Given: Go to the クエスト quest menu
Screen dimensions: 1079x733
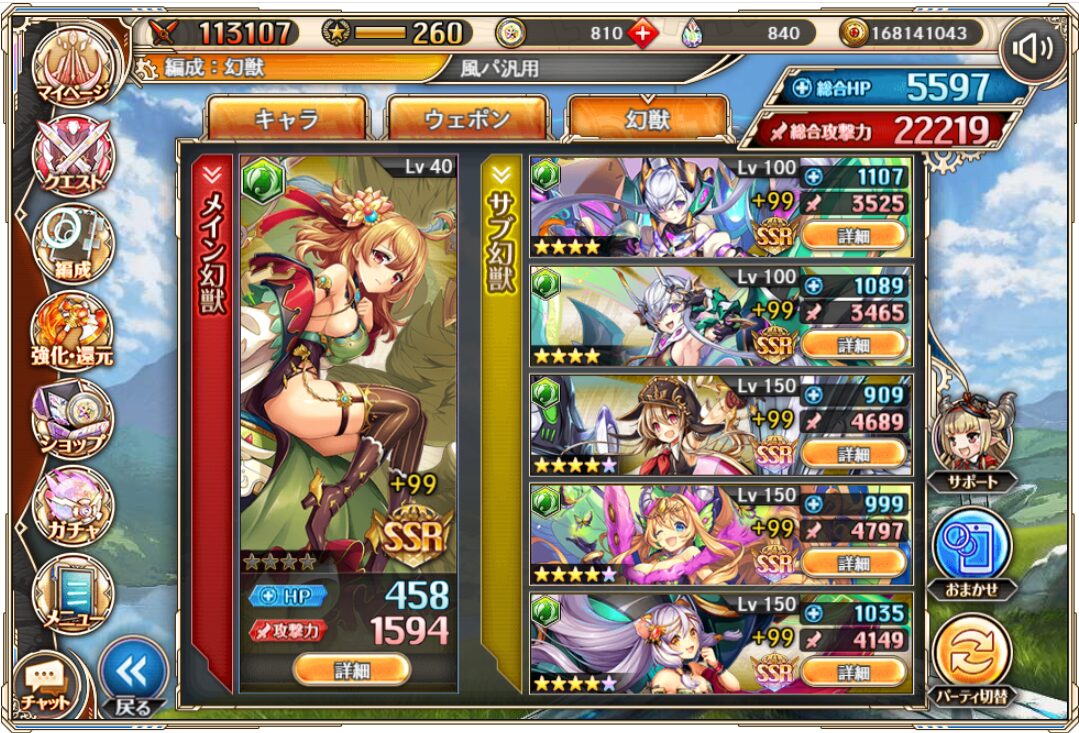Looking at the screenshot, I should point(72,155).
